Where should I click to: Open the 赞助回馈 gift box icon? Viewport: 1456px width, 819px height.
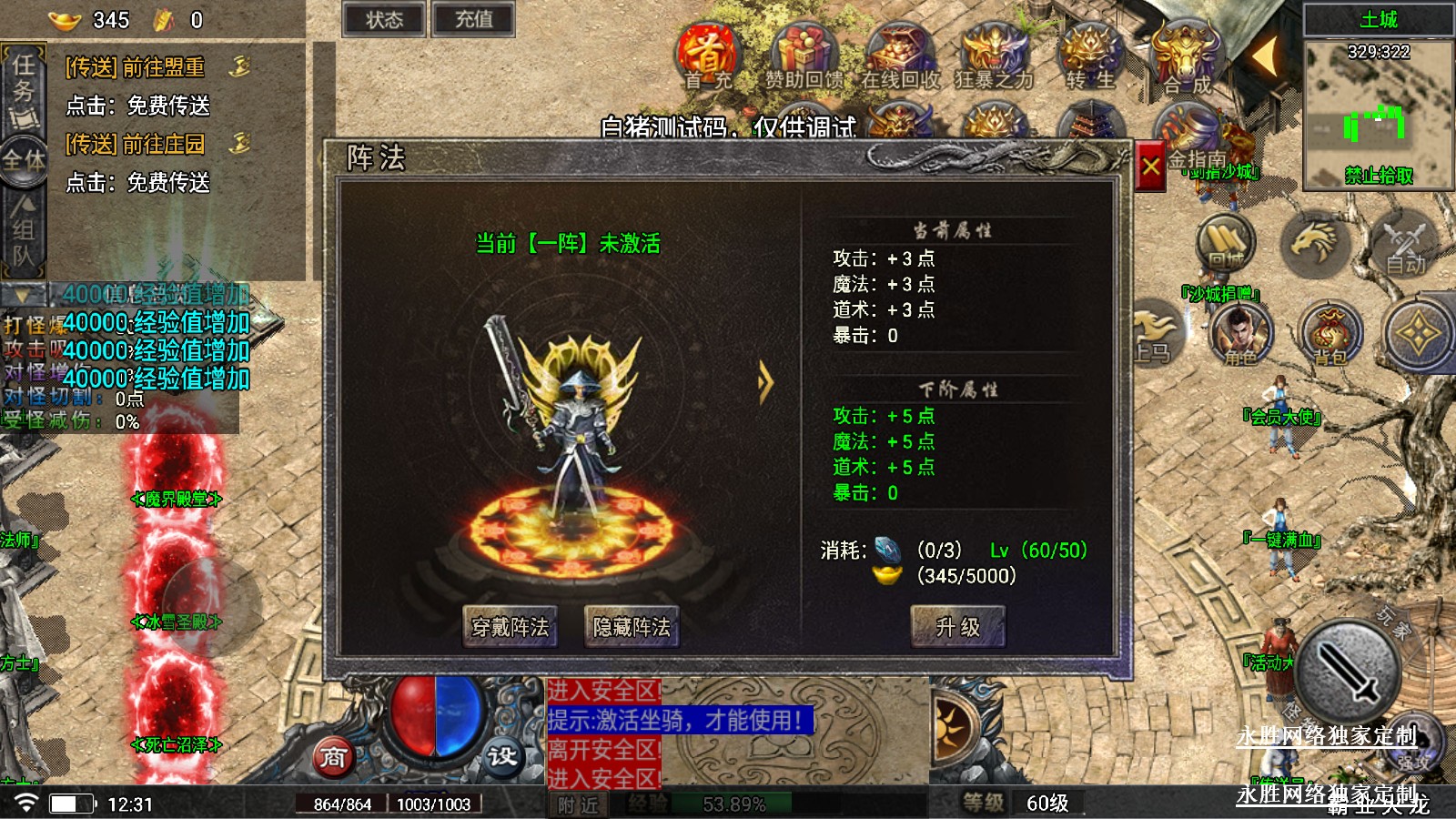pyautogui.click(x=804, y=56)
